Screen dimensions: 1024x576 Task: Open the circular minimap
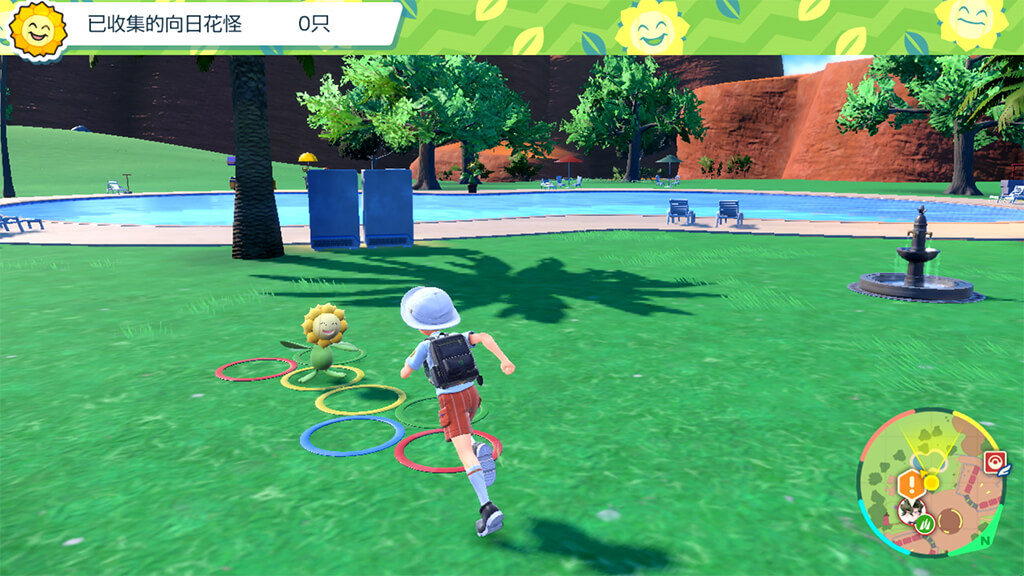pyautogui.click(x=931, y=484)
